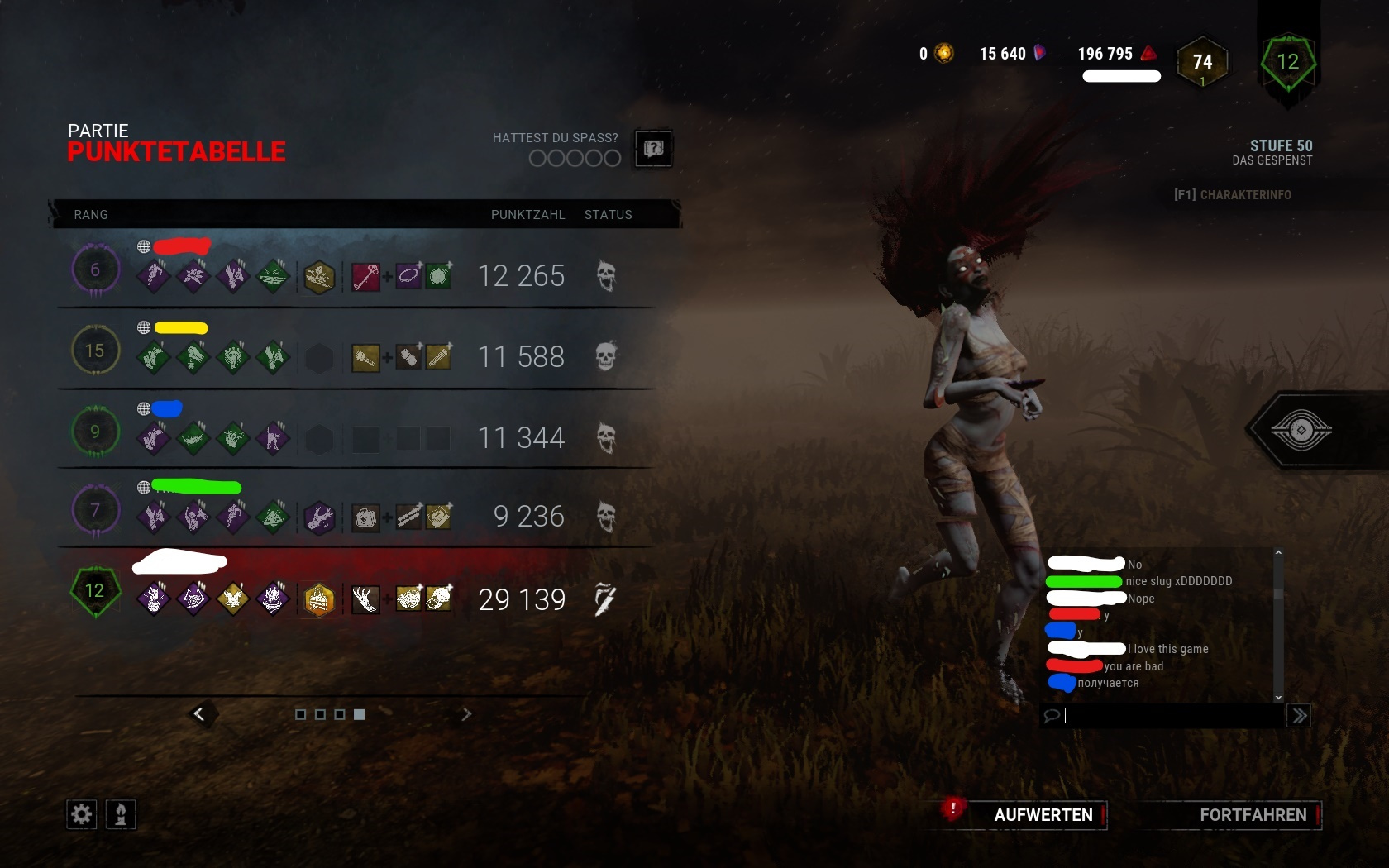Click the killer's weapon add-on icon
The width and height of the screenshot is (1389, 868).
(368, 599)
